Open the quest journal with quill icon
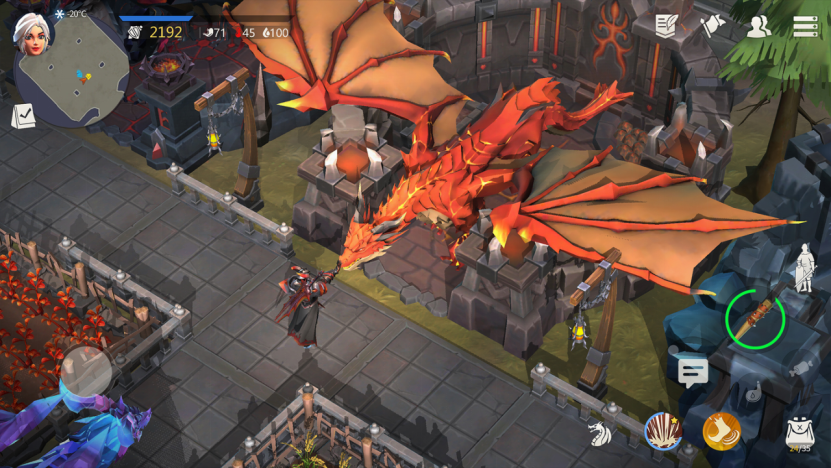The width and height of the screenshot is (831, 468). pos(667,26)
